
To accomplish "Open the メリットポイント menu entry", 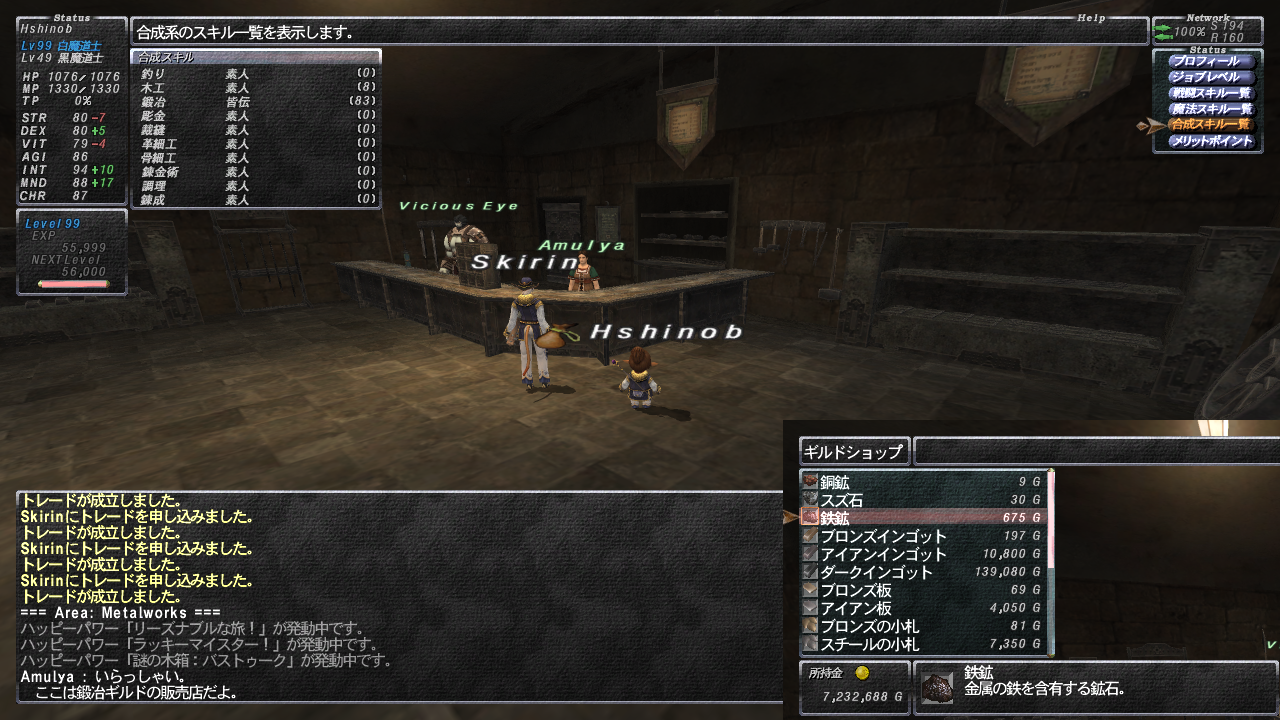I will click(1211, 141).
